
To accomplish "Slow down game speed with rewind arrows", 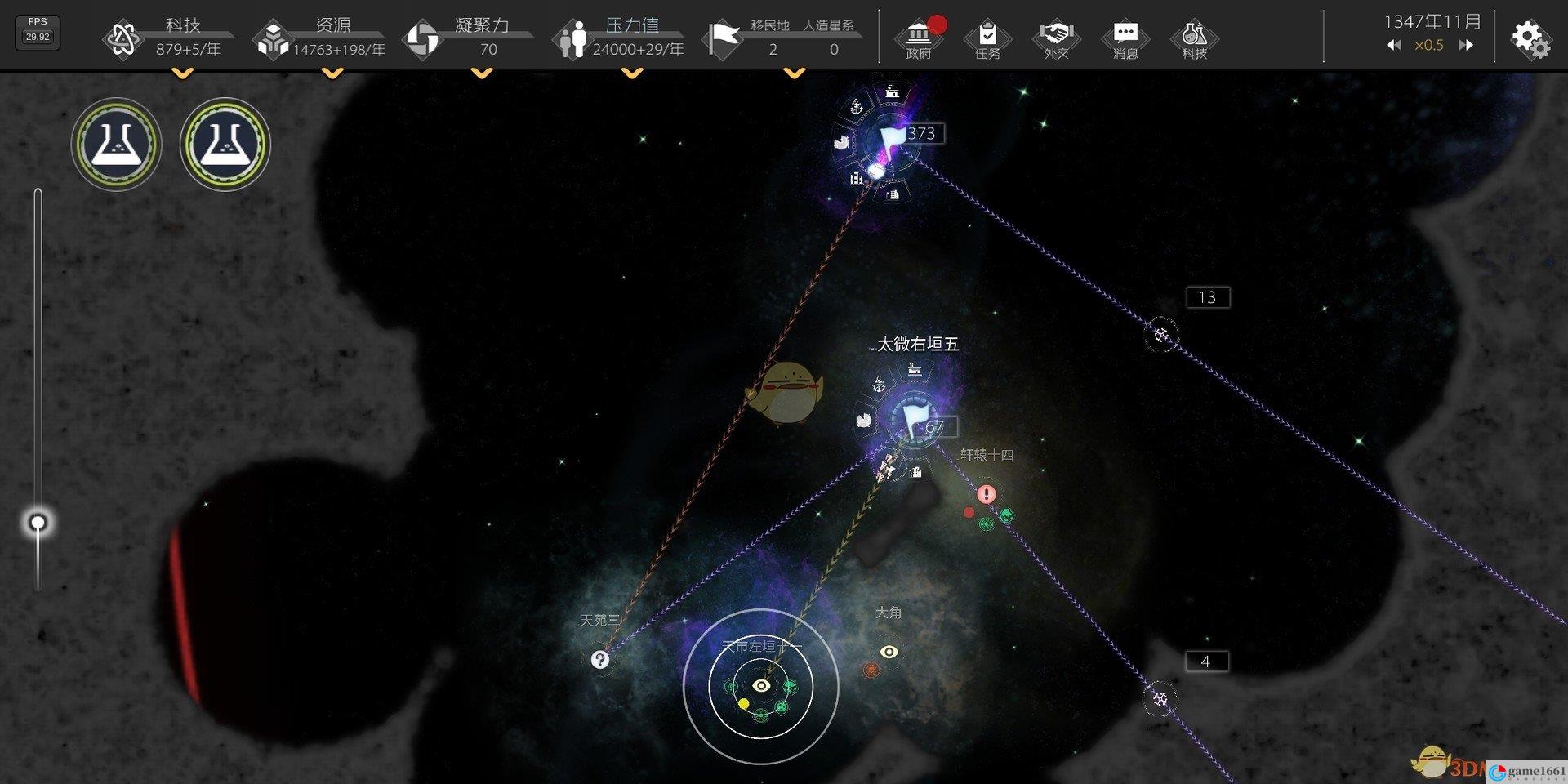I will point(1393,46).
